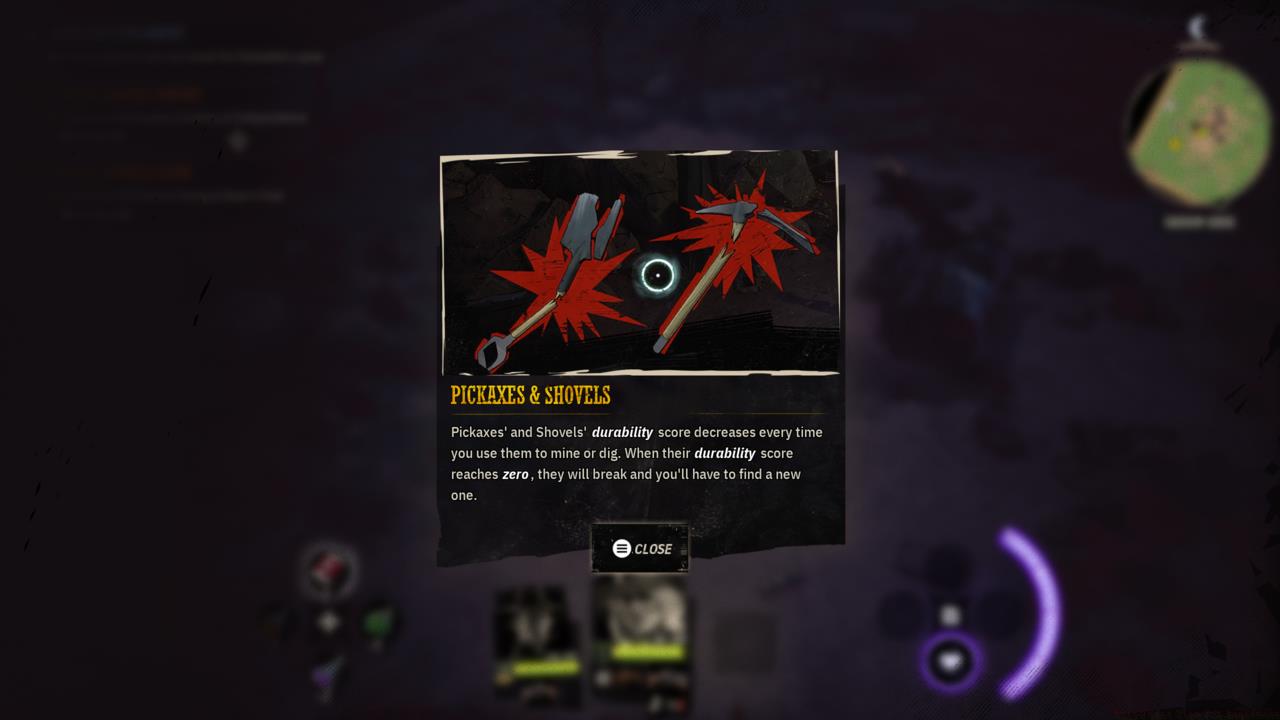
Task: Click the moon phase icon above the minimap
Action: click(x=1198, y=28)
